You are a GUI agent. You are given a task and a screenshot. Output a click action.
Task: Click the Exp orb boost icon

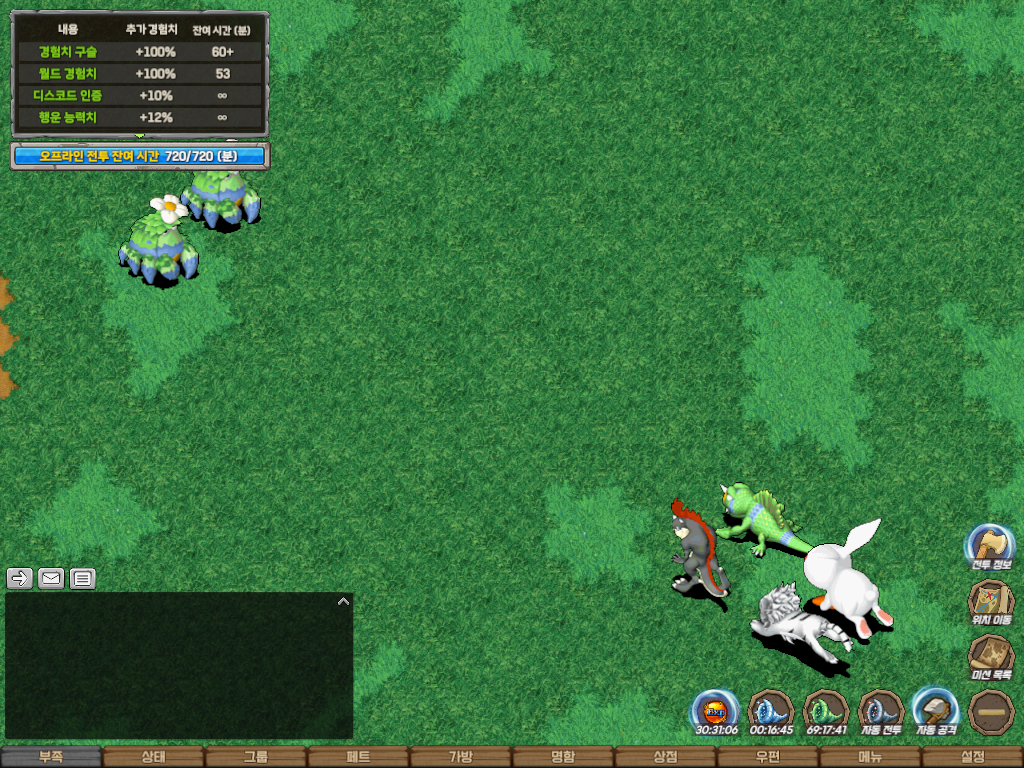coord(716,711)
